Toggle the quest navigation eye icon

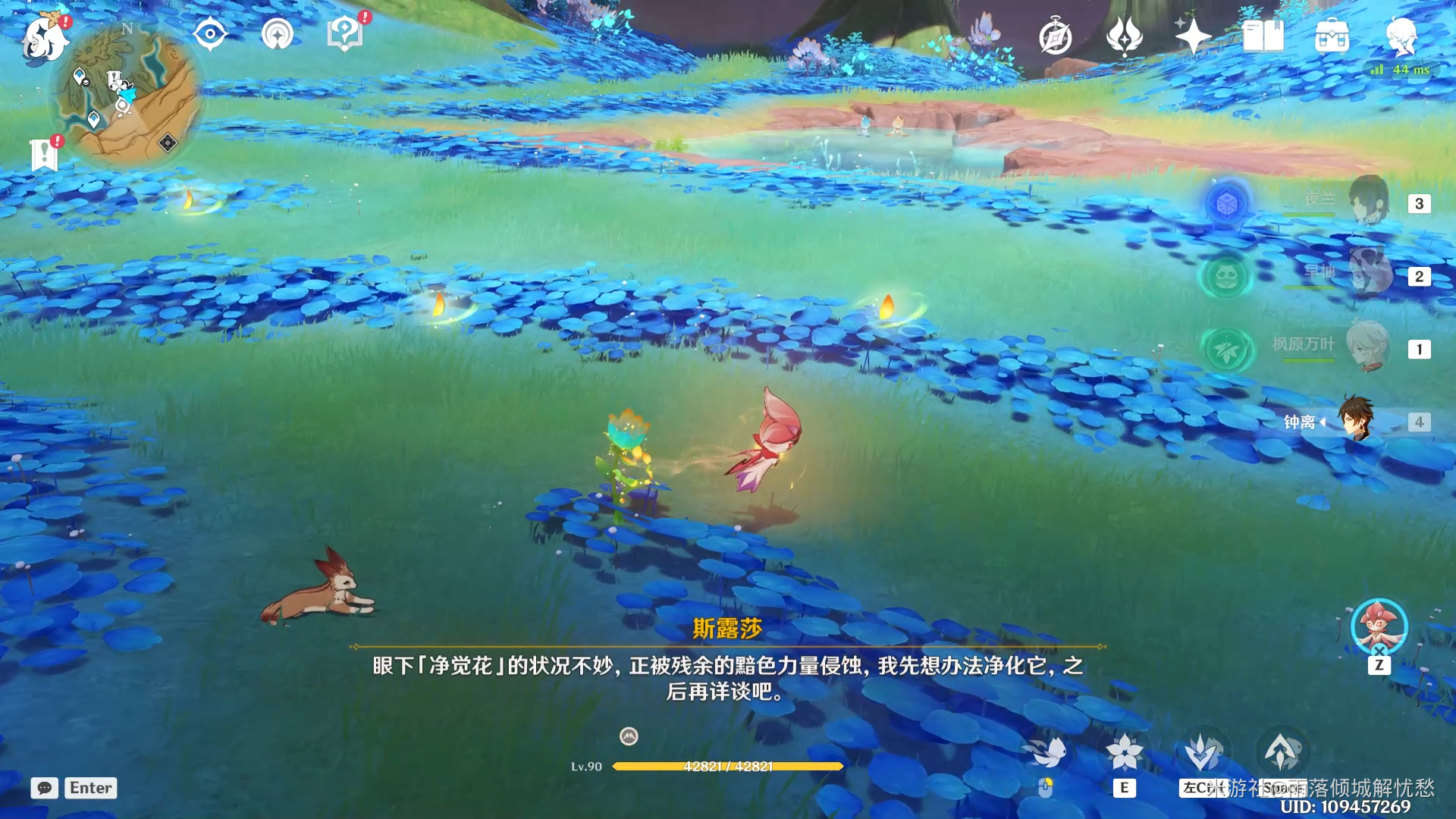210,32
